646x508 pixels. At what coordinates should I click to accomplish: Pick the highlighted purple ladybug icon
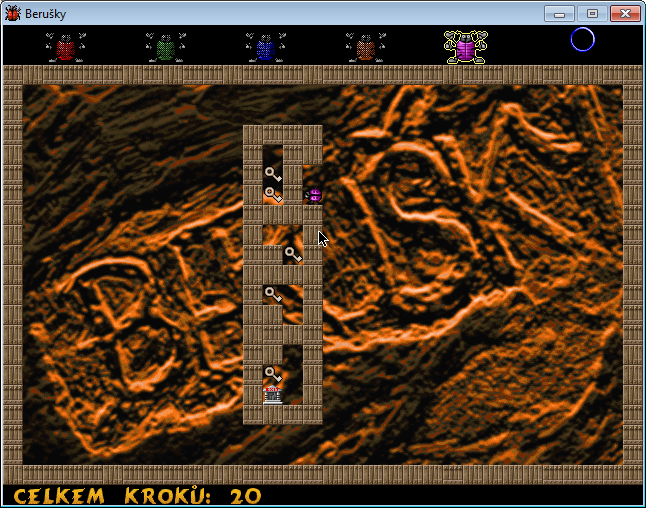coord(466,47)
